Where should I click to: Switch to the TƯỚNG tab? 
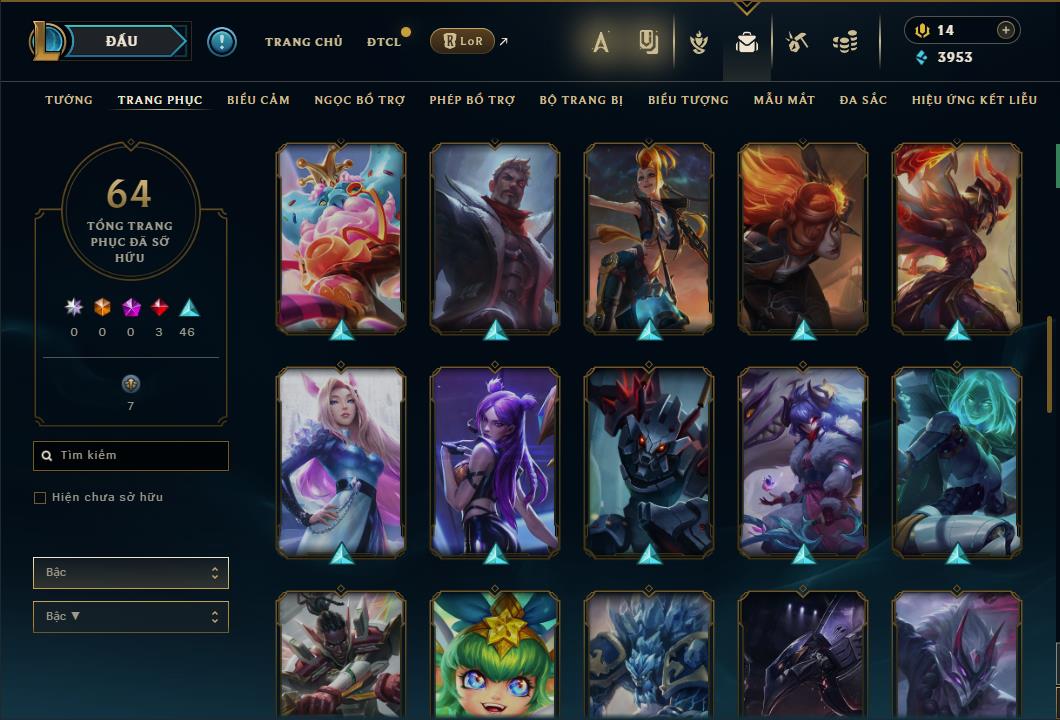coord(69,100)
